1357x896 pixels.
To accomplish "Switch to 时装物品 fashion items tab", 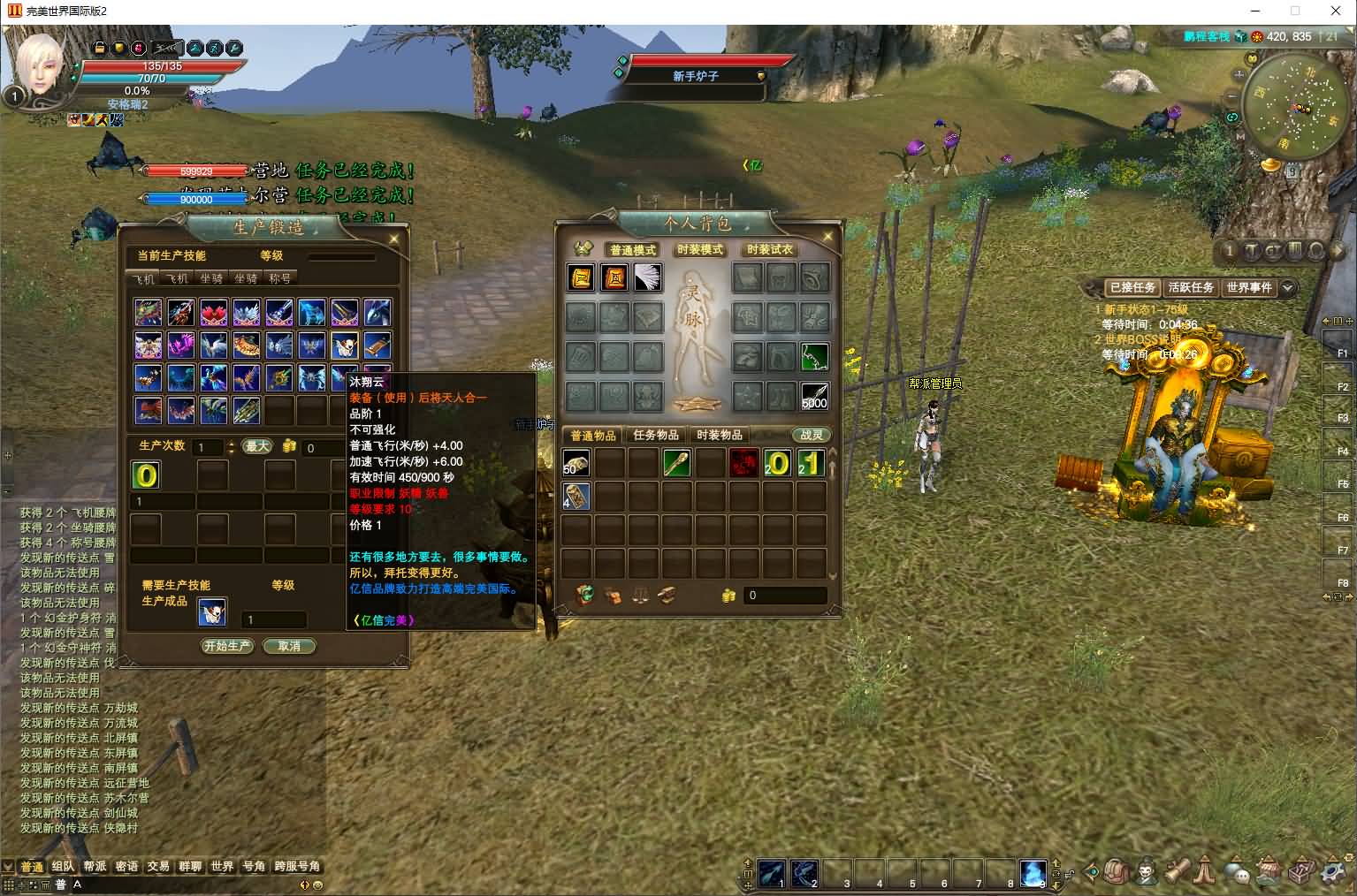I will pyautogui.click(x=720, y=435).
